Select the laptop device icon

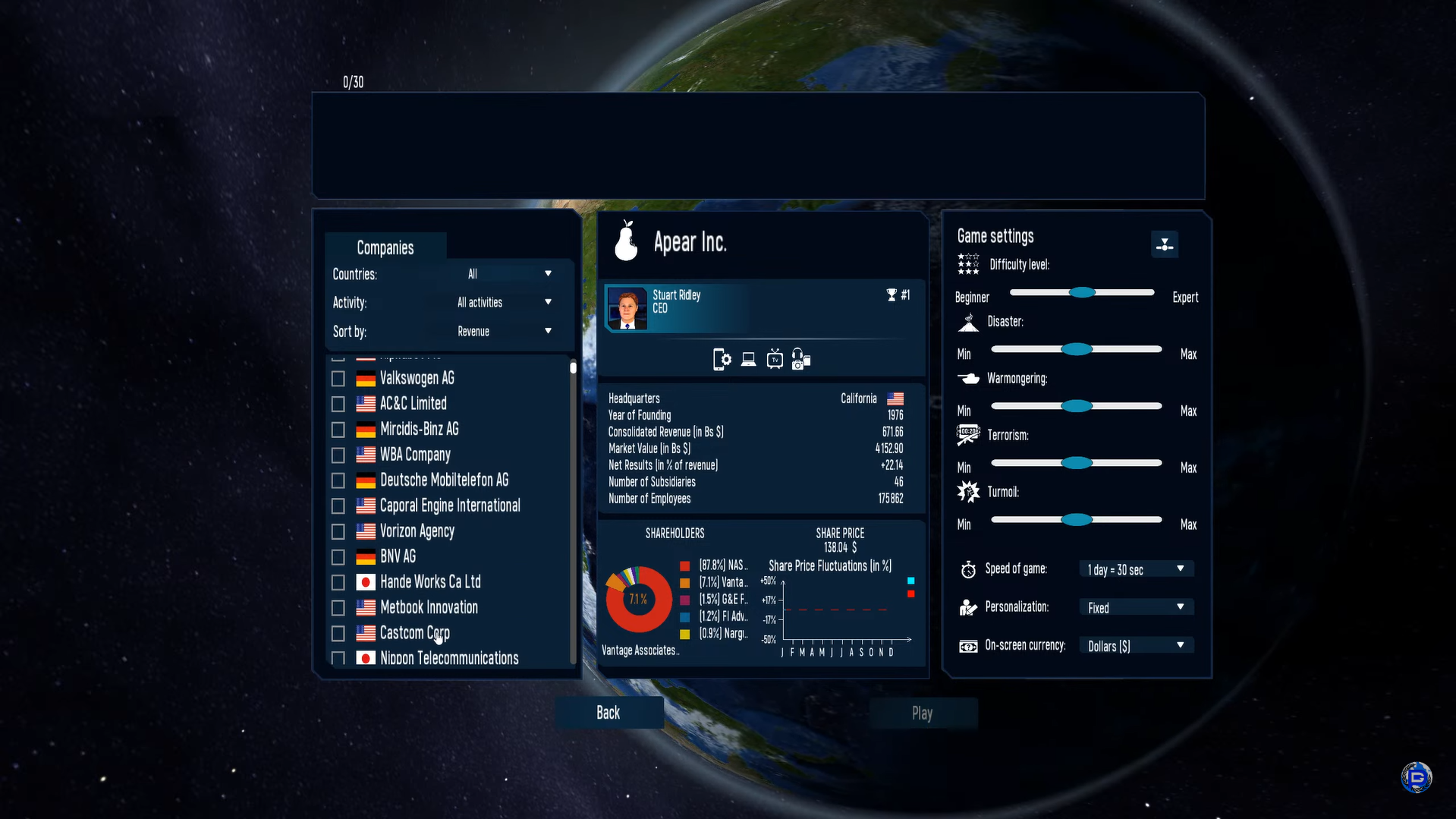pyautogui.click(x=748, y=358)
